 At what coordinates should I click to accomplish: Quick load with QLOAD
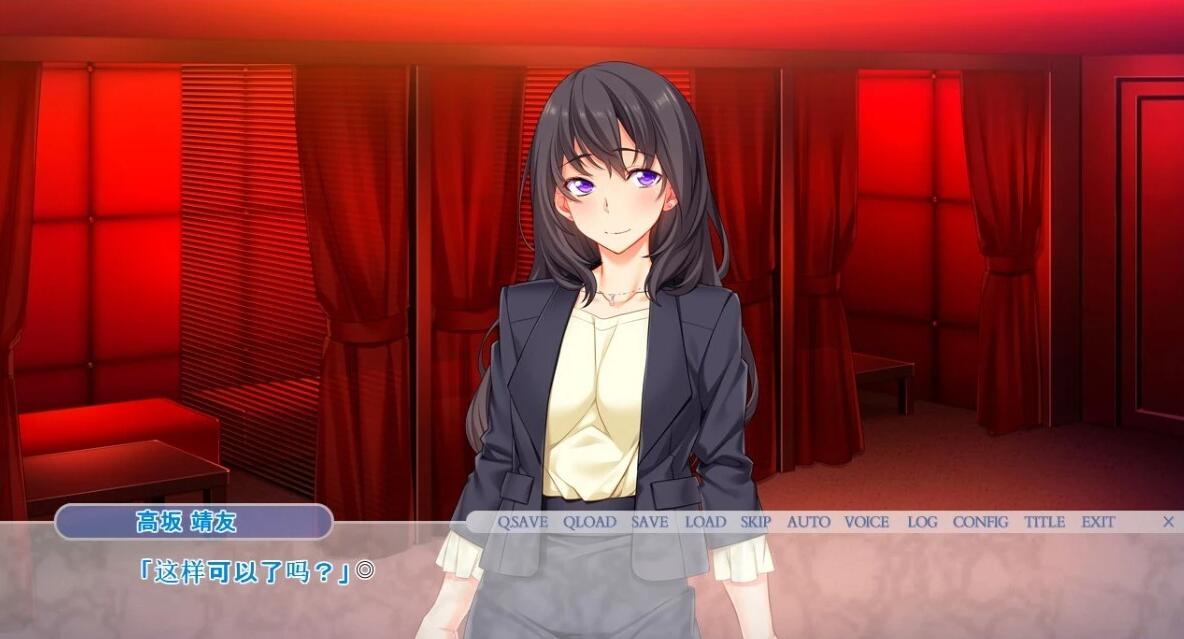coord(589,522)
